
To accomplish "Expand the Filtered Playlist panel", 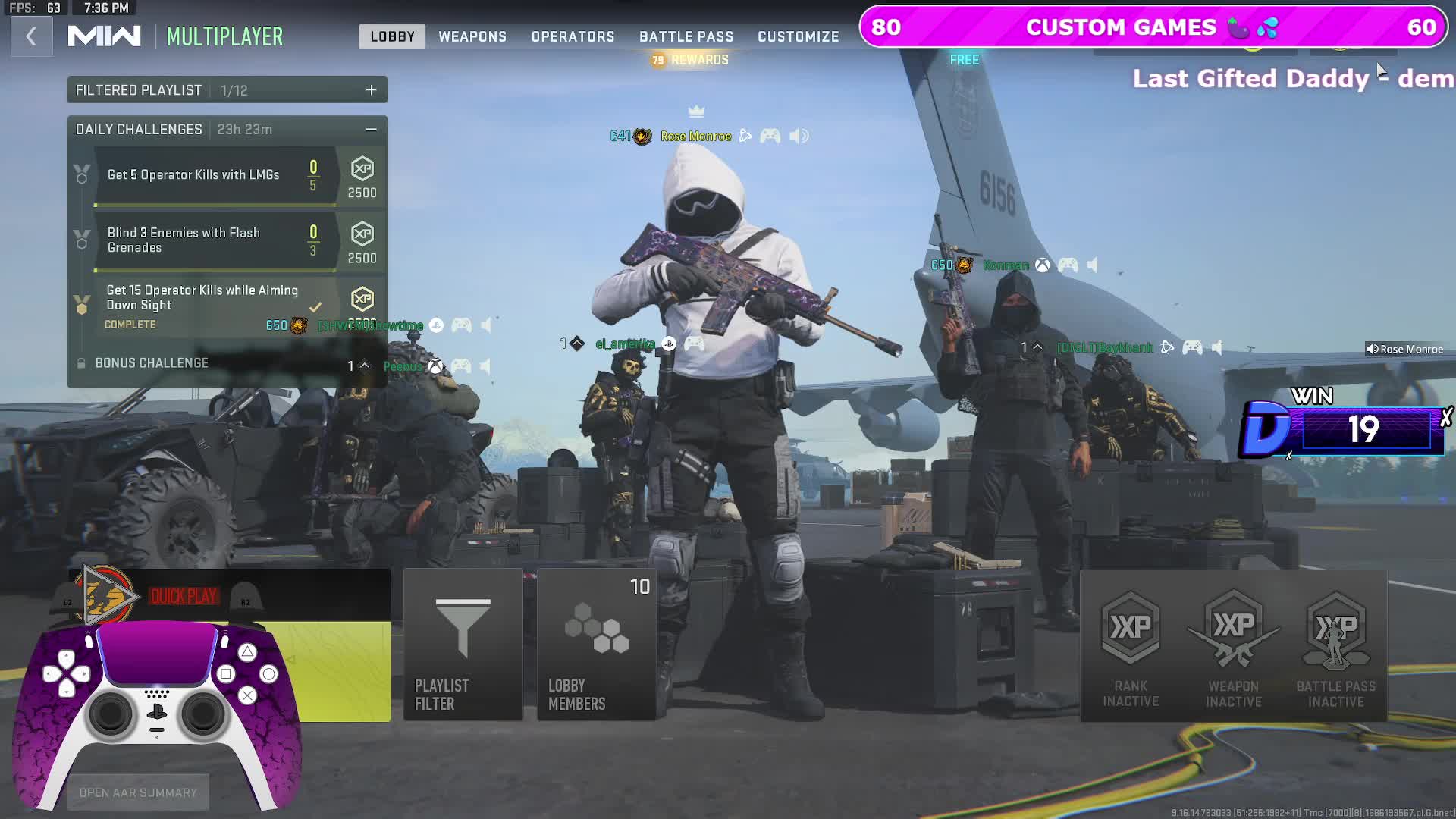I will [x=371, y=90].
